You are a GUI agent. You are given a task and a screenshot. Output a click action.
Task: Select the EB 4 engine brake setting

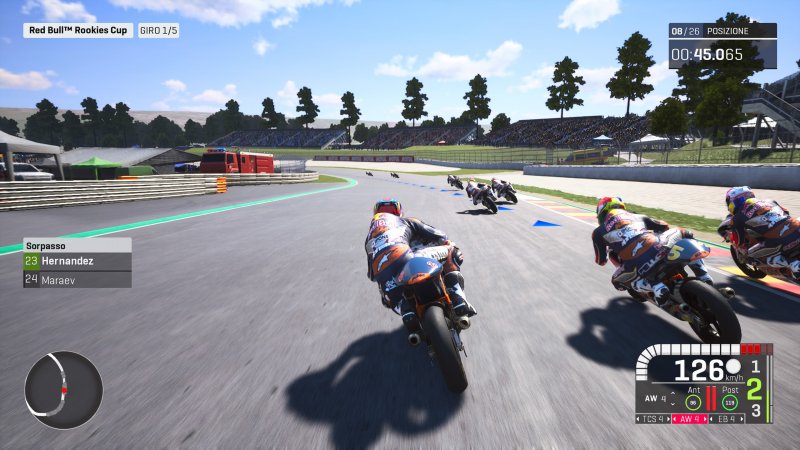point(727,418)
